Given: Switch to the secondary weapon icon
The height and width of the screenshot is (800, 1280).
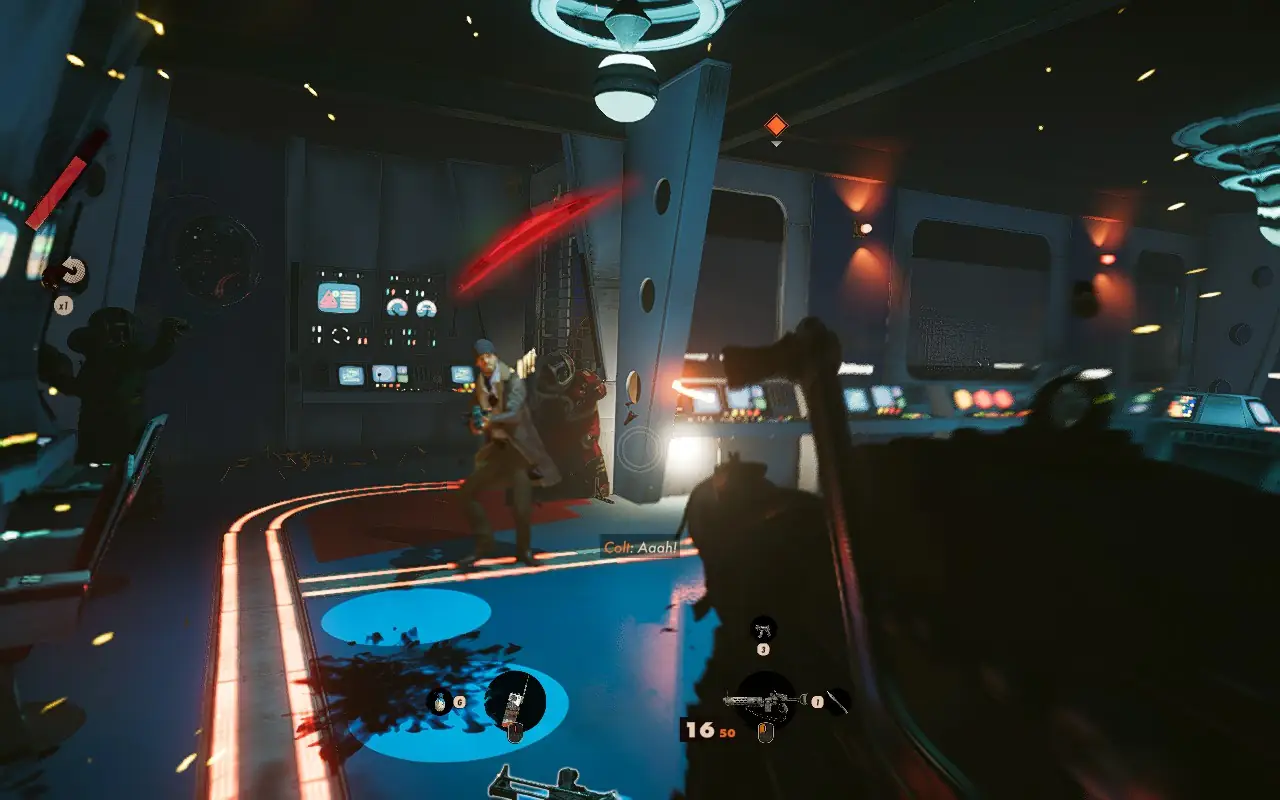Looking at the screenshot, I should [763, 629].
